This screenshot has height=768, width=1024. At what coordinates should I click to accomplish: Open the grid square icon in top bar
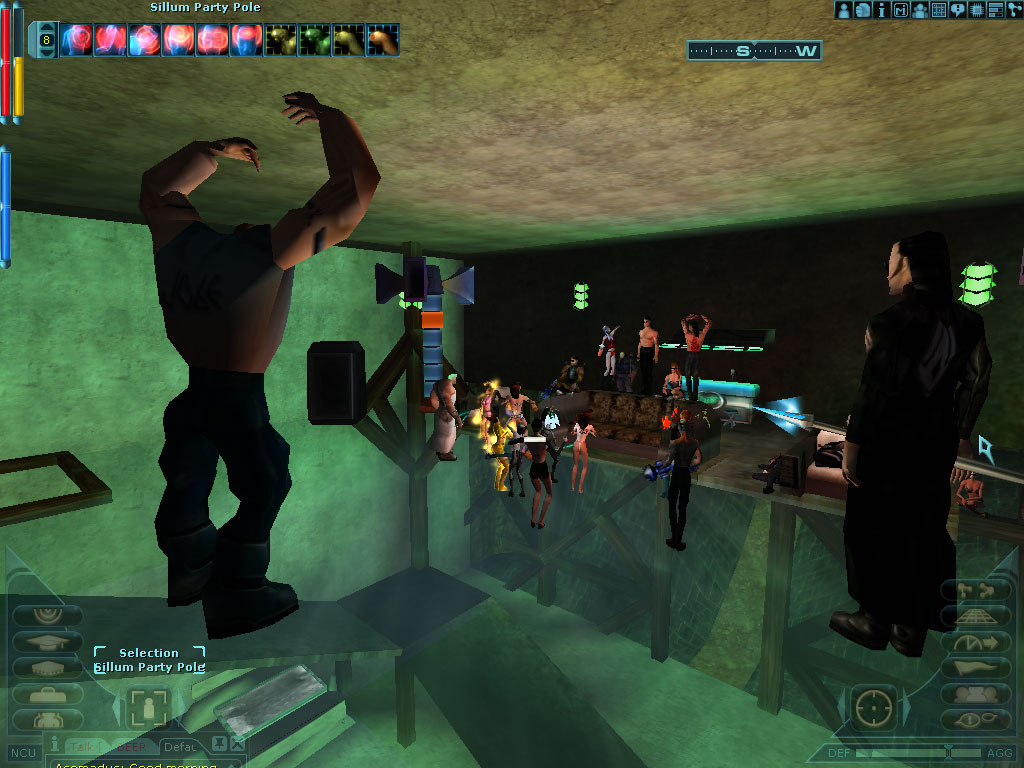point(939,10)
